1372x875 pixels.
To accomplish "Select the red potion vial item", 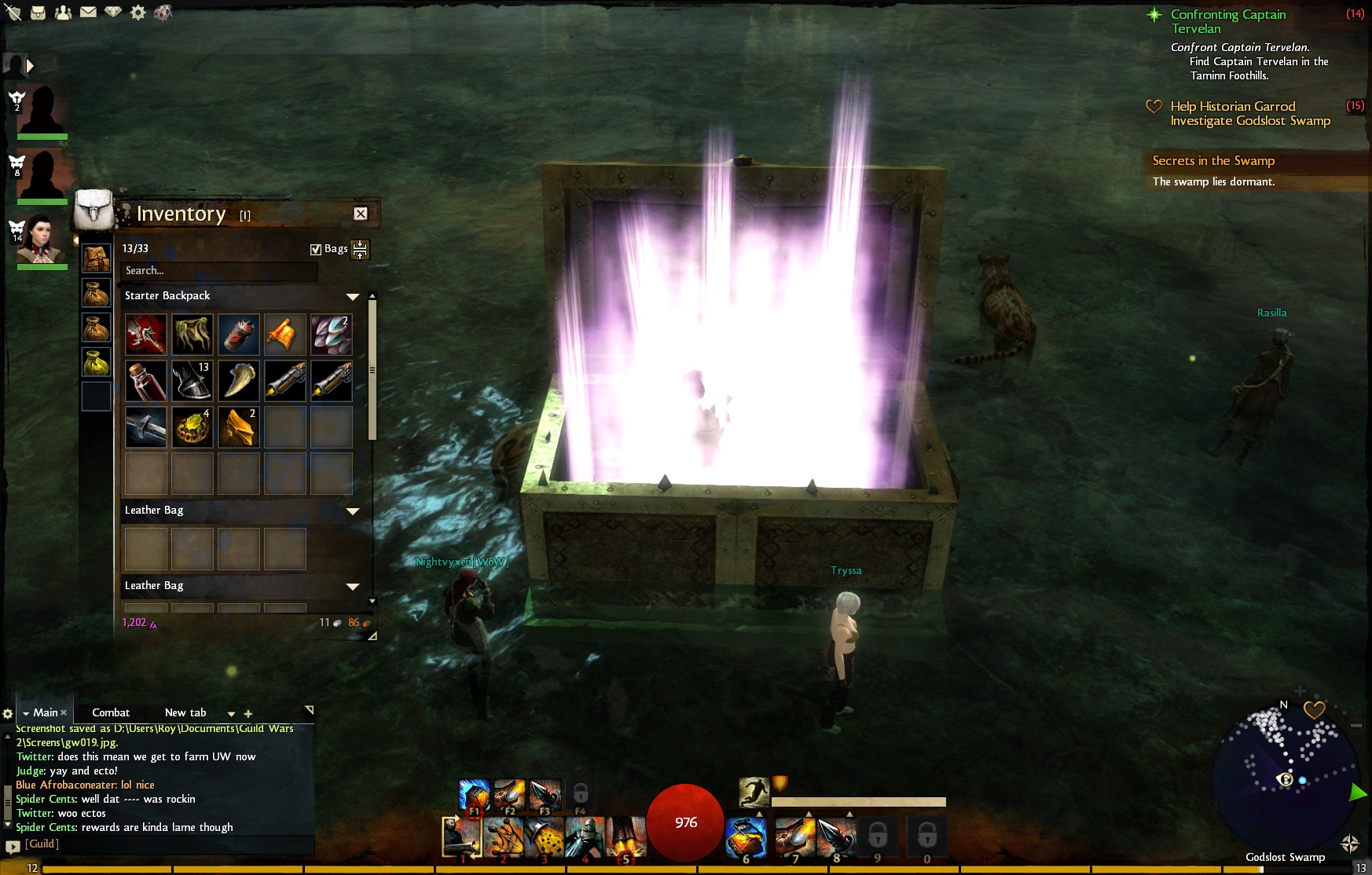I will coord(146,381).
